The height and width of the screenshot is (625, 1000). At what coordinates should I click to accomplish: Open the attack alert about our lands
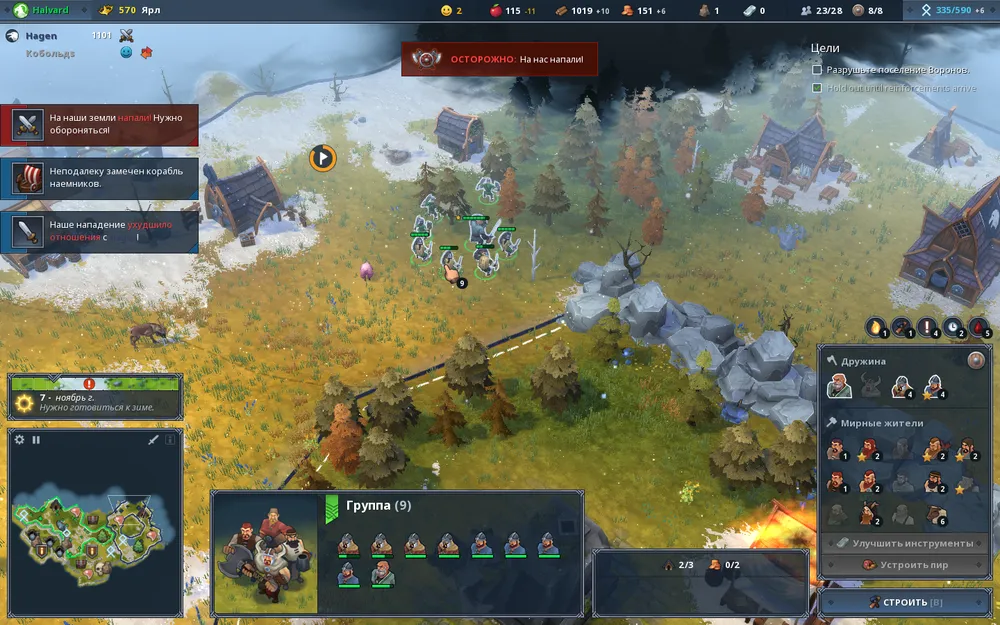click(100, 125)
